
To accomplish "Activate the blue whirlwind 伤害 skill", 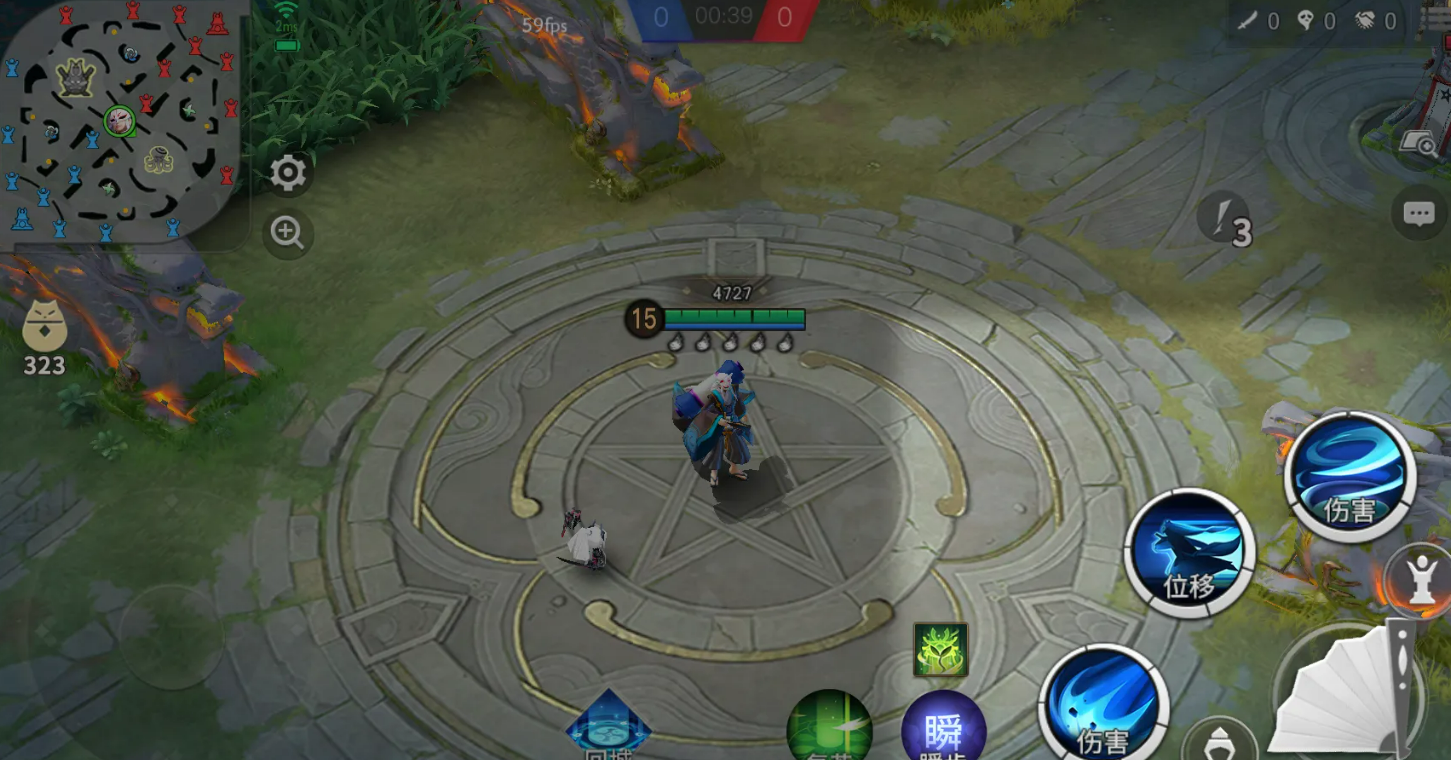I will click(x=1350, y=477).
